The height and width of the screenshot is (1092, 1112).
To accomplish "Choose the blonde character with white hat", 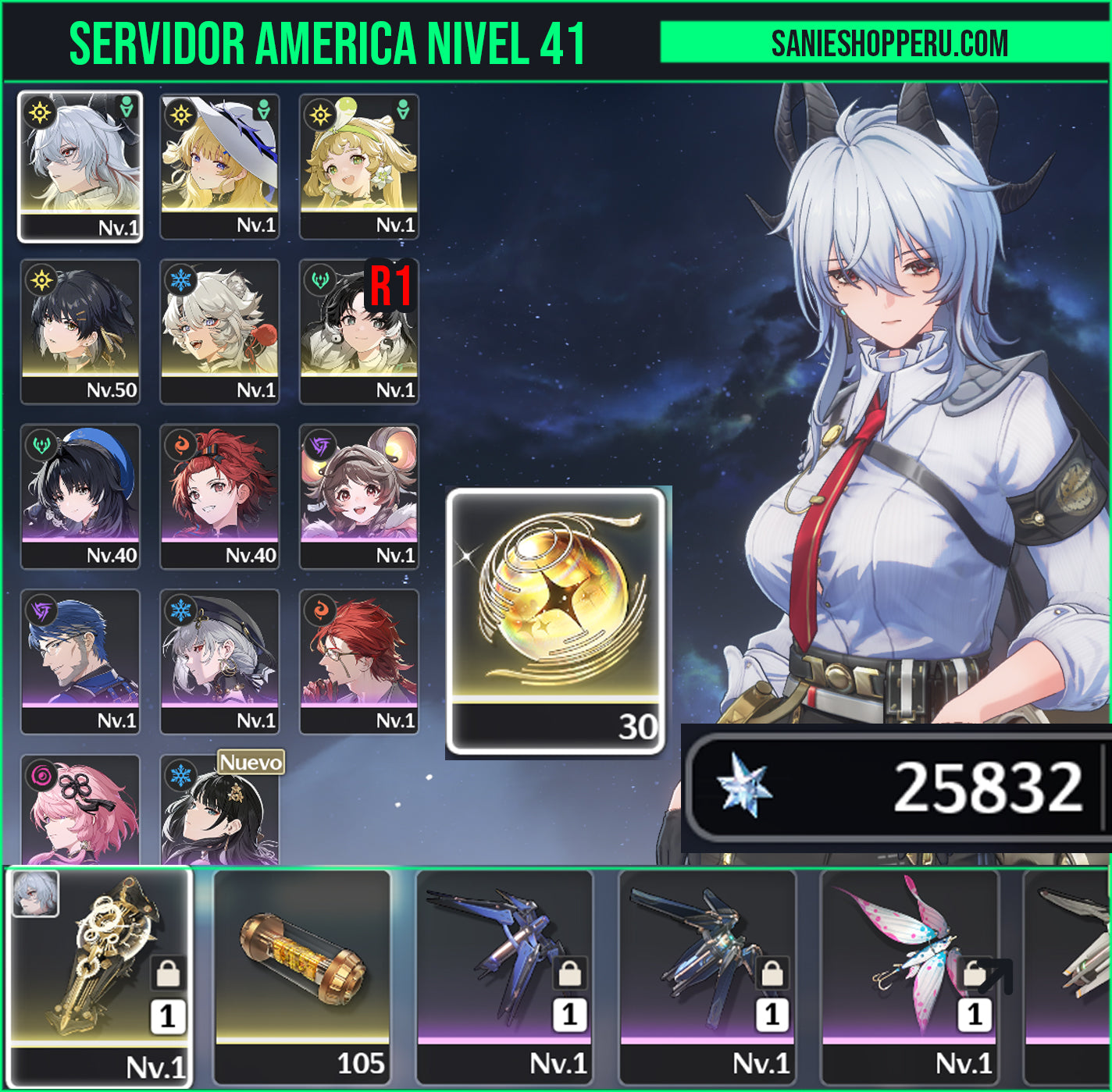I will [219, 165].
